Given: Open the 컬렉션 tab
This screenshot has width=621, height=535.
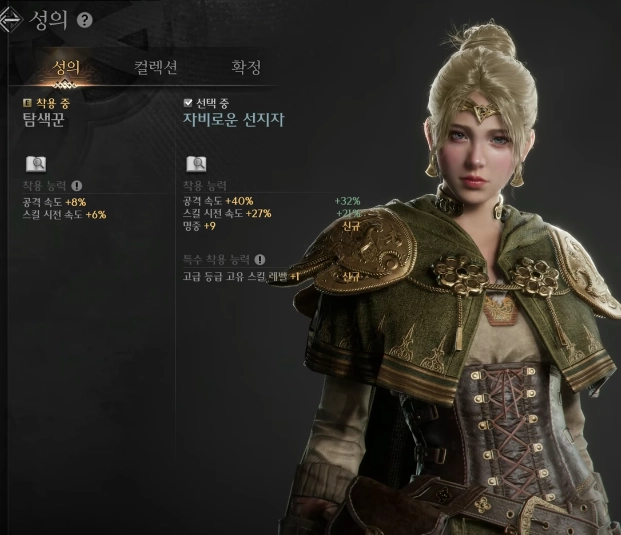Looking at the screenshot, I should (x=156, y=68).
